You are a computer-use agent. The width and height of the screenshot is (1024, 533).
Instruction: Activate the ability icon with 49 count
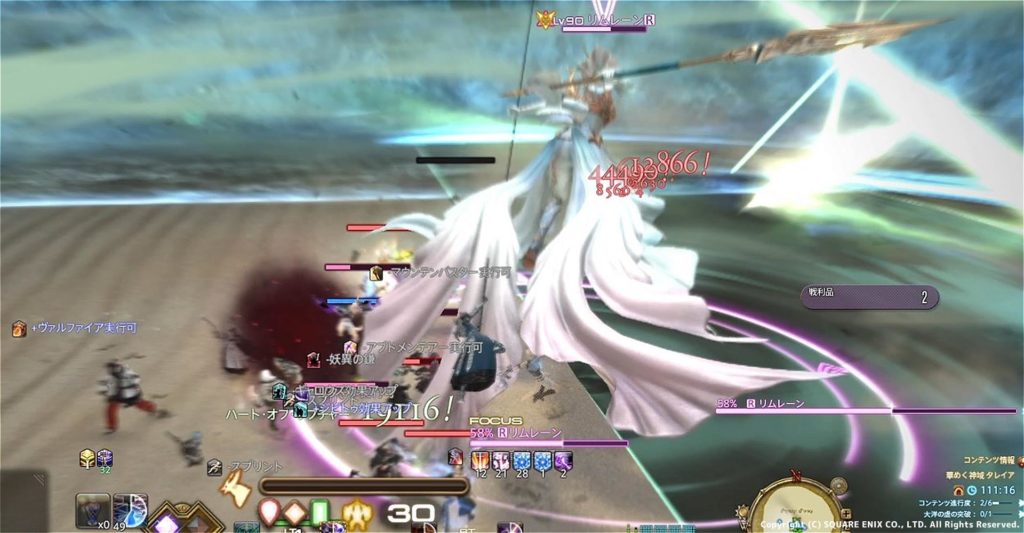[x=130, y=511]
